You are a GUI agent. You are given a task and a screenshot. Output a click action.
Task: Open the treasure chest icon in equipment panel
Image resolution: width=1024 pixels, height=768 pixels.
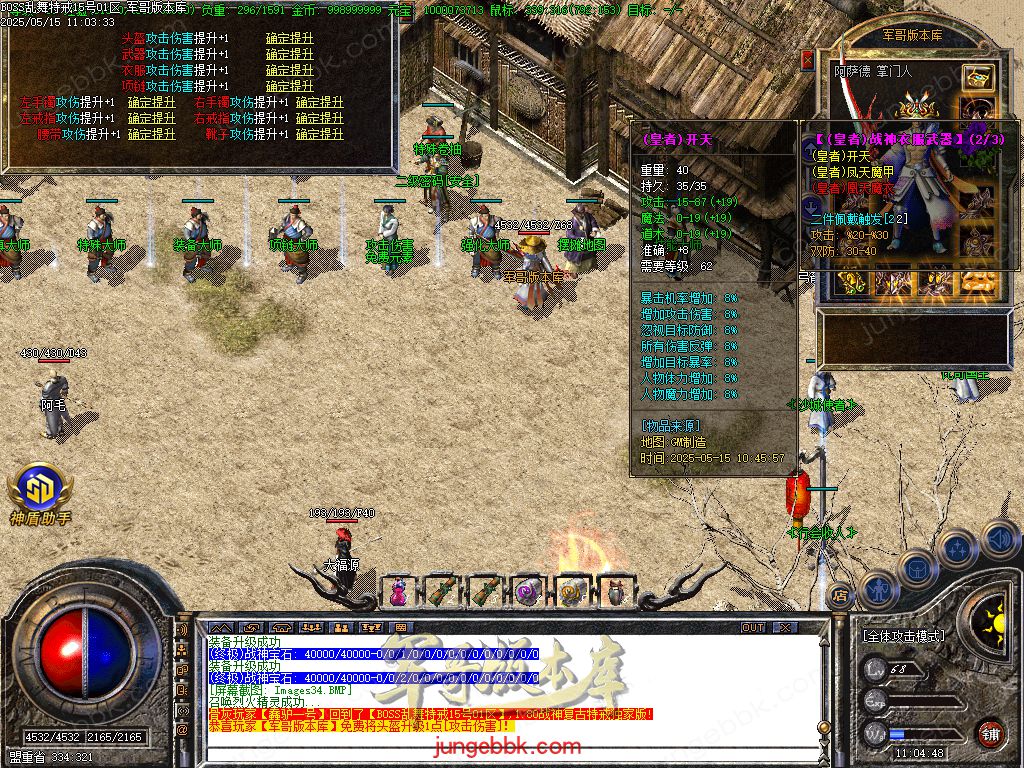(978, 77)
